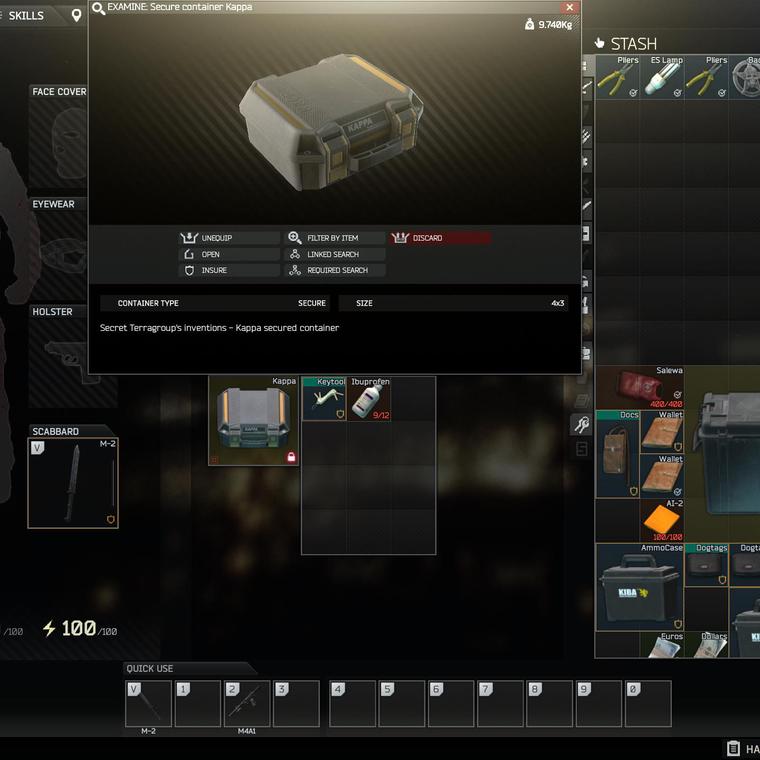The width and height of the screenshot is (760, 760).
Task: Select Required Search option
Action: pos(335,270)
